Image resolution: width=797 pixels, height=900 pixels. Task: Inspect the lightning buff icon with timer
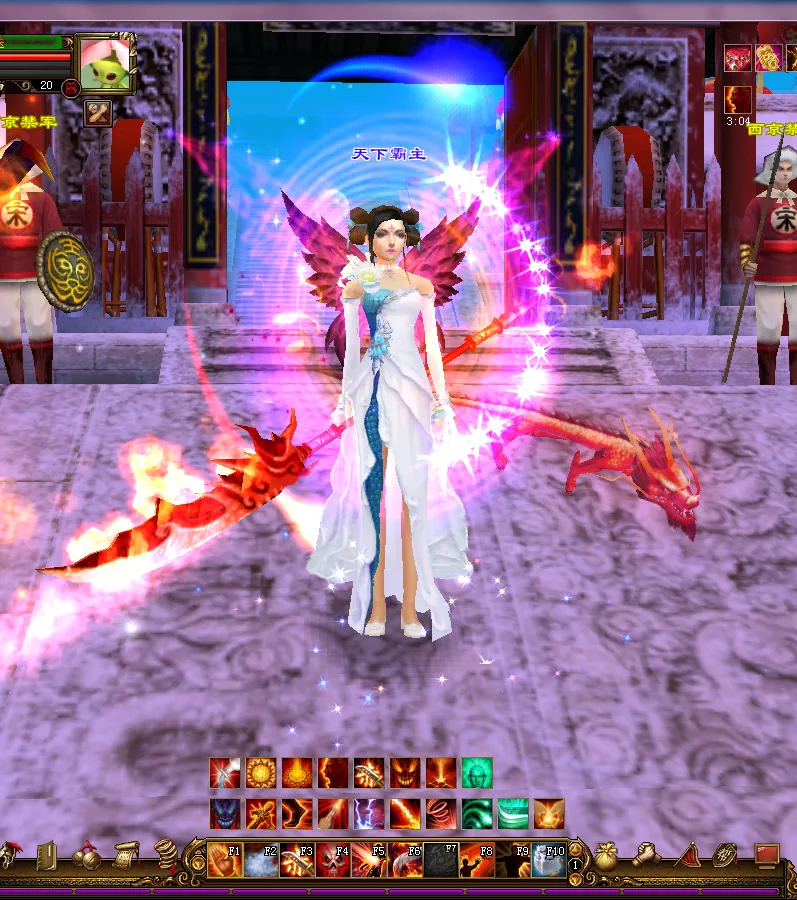[x=738, y=100]
